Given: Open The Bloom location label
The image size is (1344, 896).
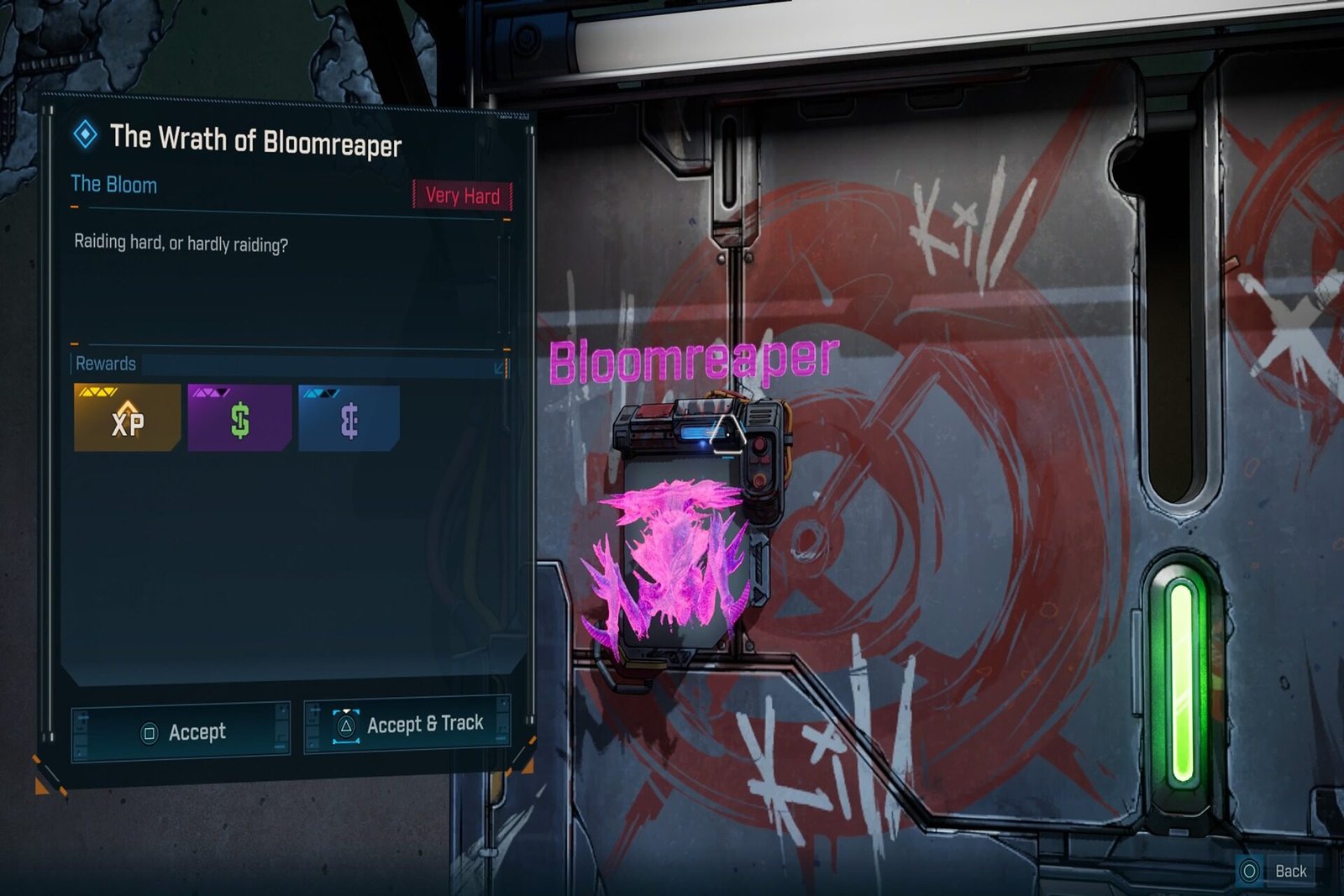Looking at the screenshot, I should (113, 185).
